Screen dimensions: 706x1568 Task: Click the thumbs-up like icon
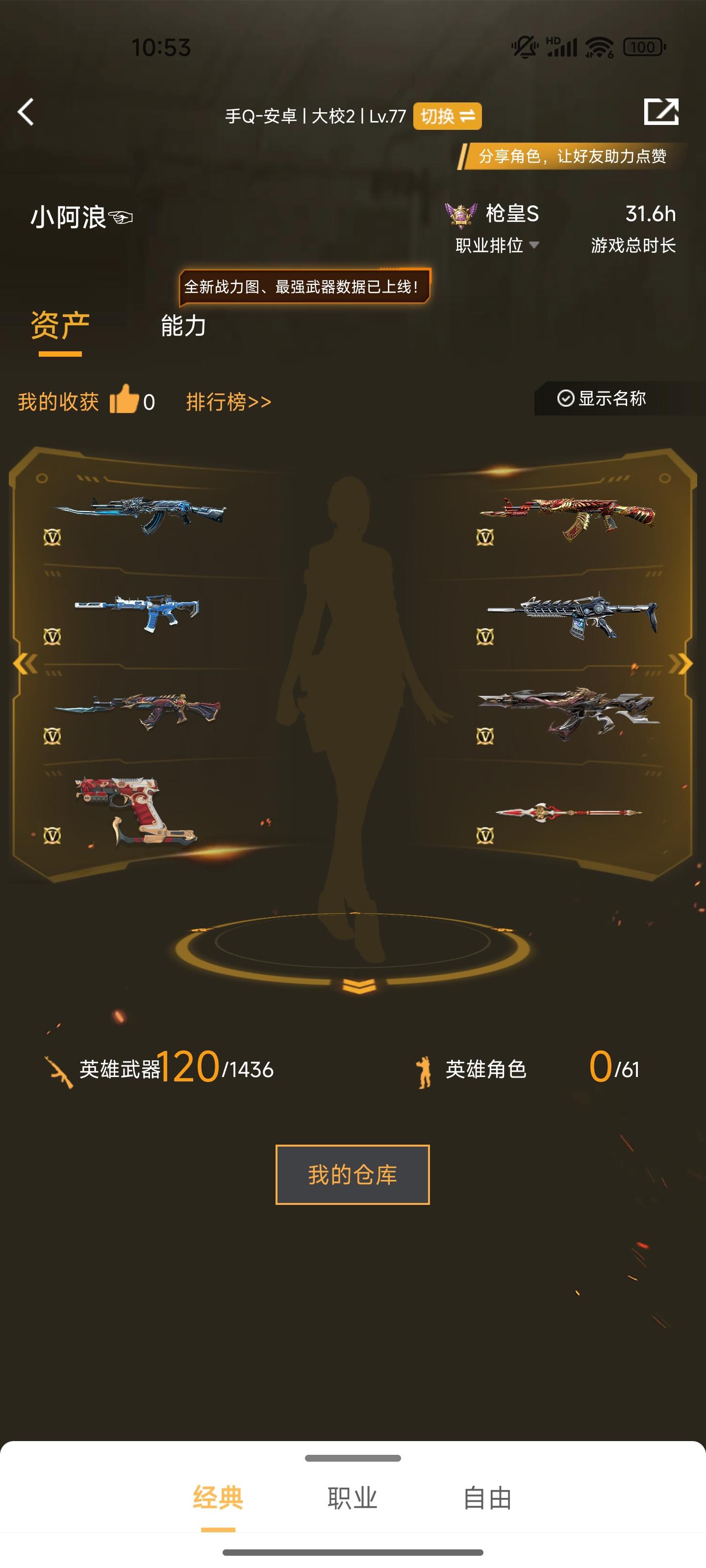tap(124, 400)
